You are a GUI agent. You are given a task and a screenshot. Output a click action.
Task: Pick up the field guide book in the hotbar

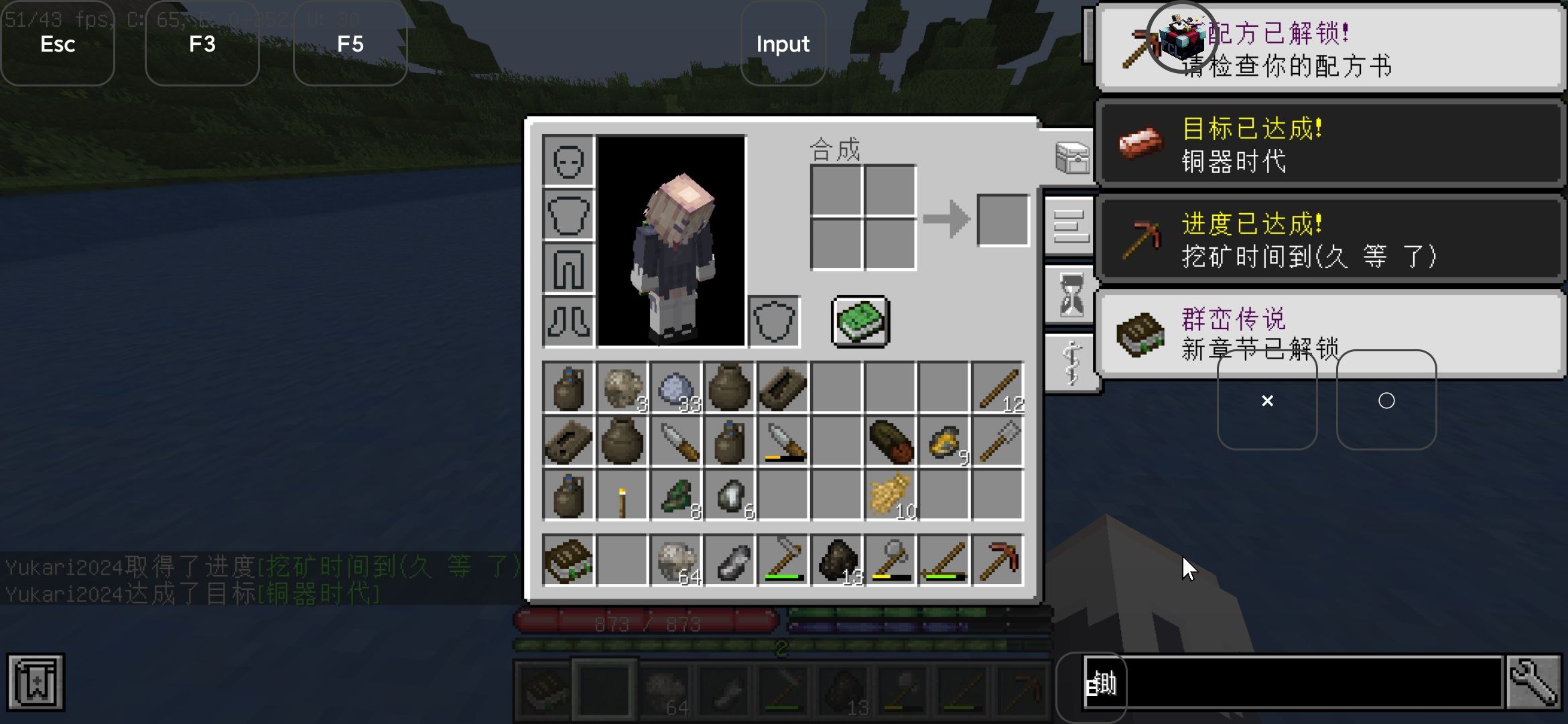[x=568, y=560]
